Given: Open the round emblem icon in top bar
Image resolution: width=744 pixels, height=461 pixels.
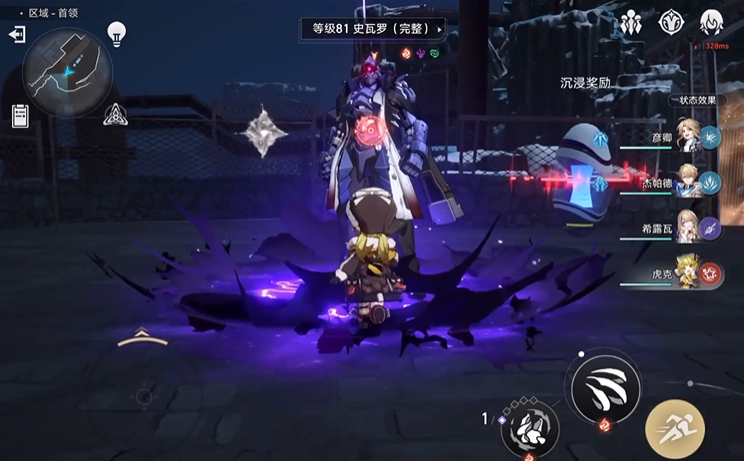Looking at the screenshot, I should 671,23.
